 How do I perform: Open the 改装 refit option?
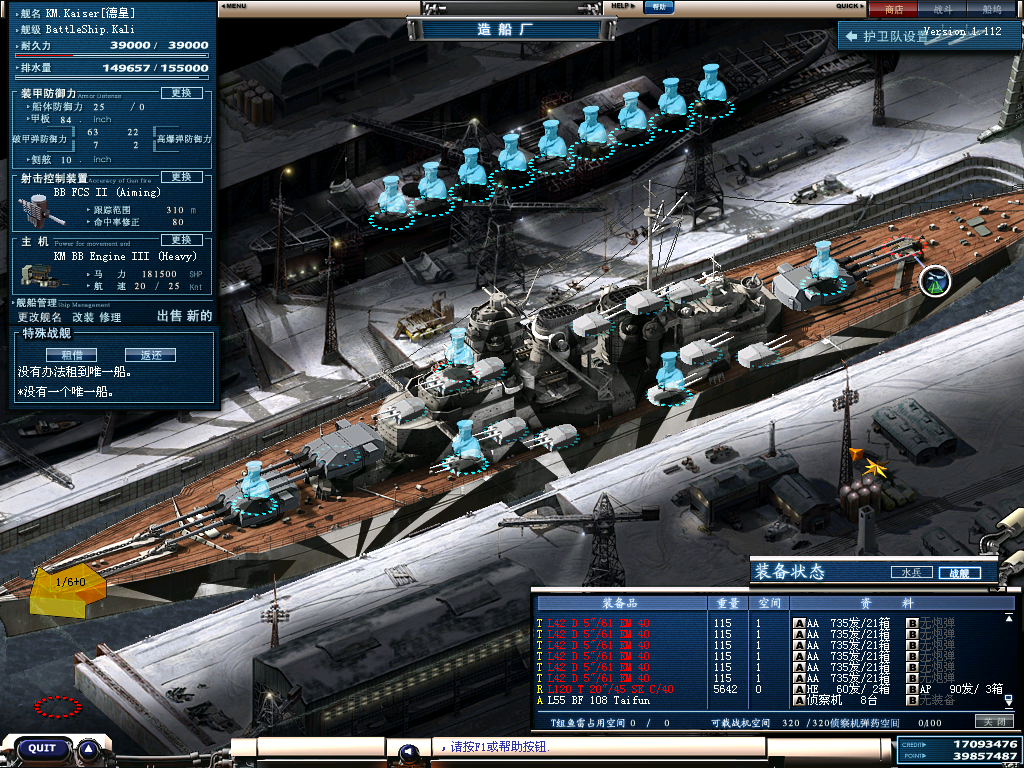[83, 317]
